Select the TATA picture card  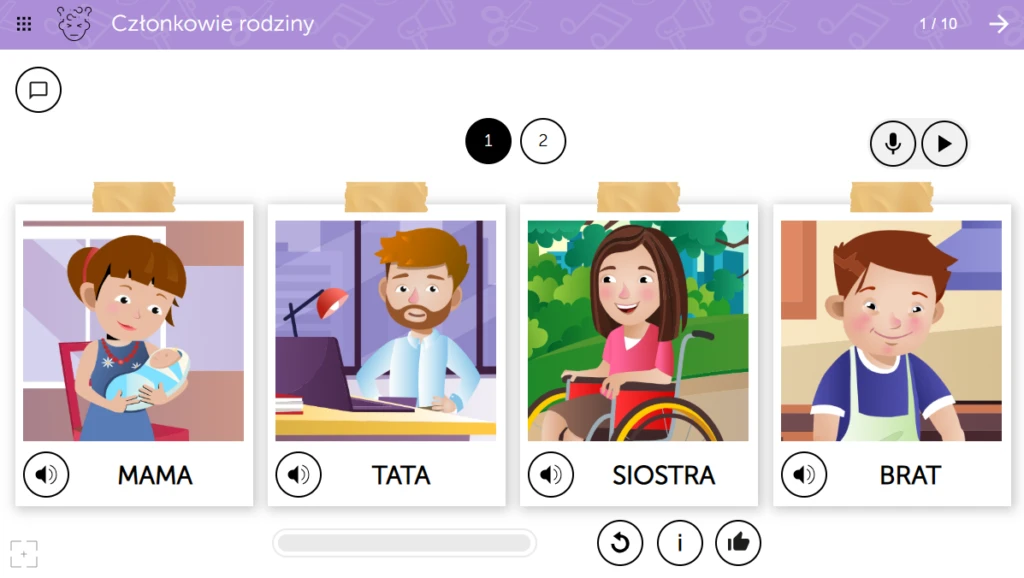click(386, 331)
